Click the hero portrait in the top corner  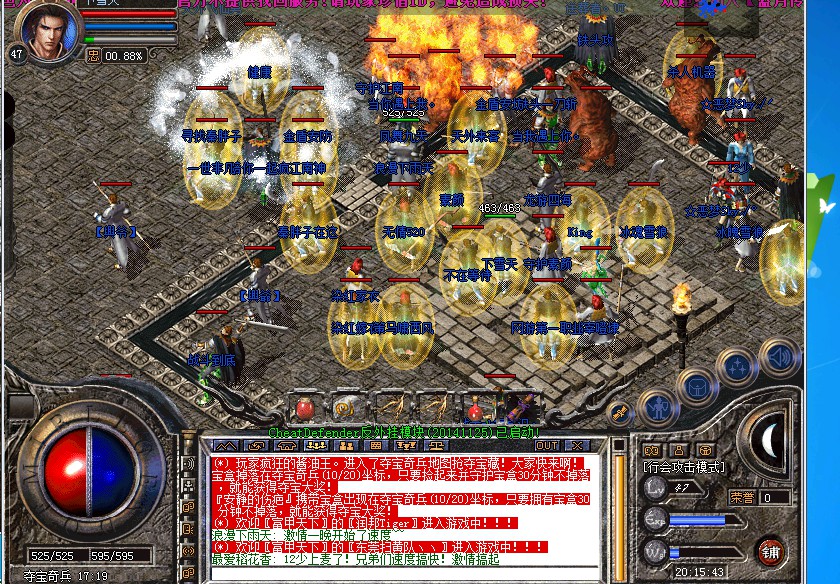[x=48, y=30]
